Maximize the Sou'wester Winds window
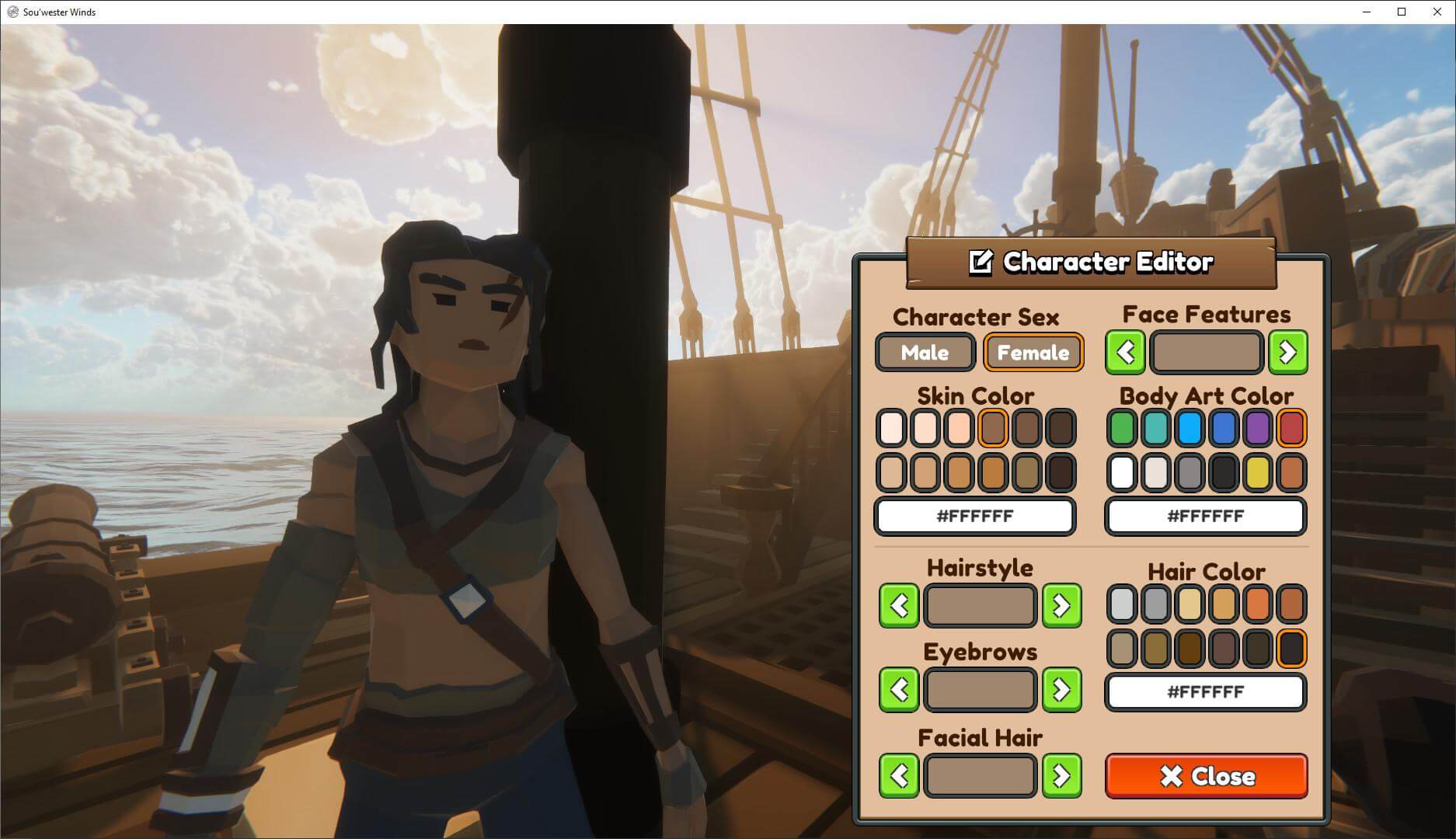The image size is (1456, 839). pyautogui.click(x=1402, y=12)
